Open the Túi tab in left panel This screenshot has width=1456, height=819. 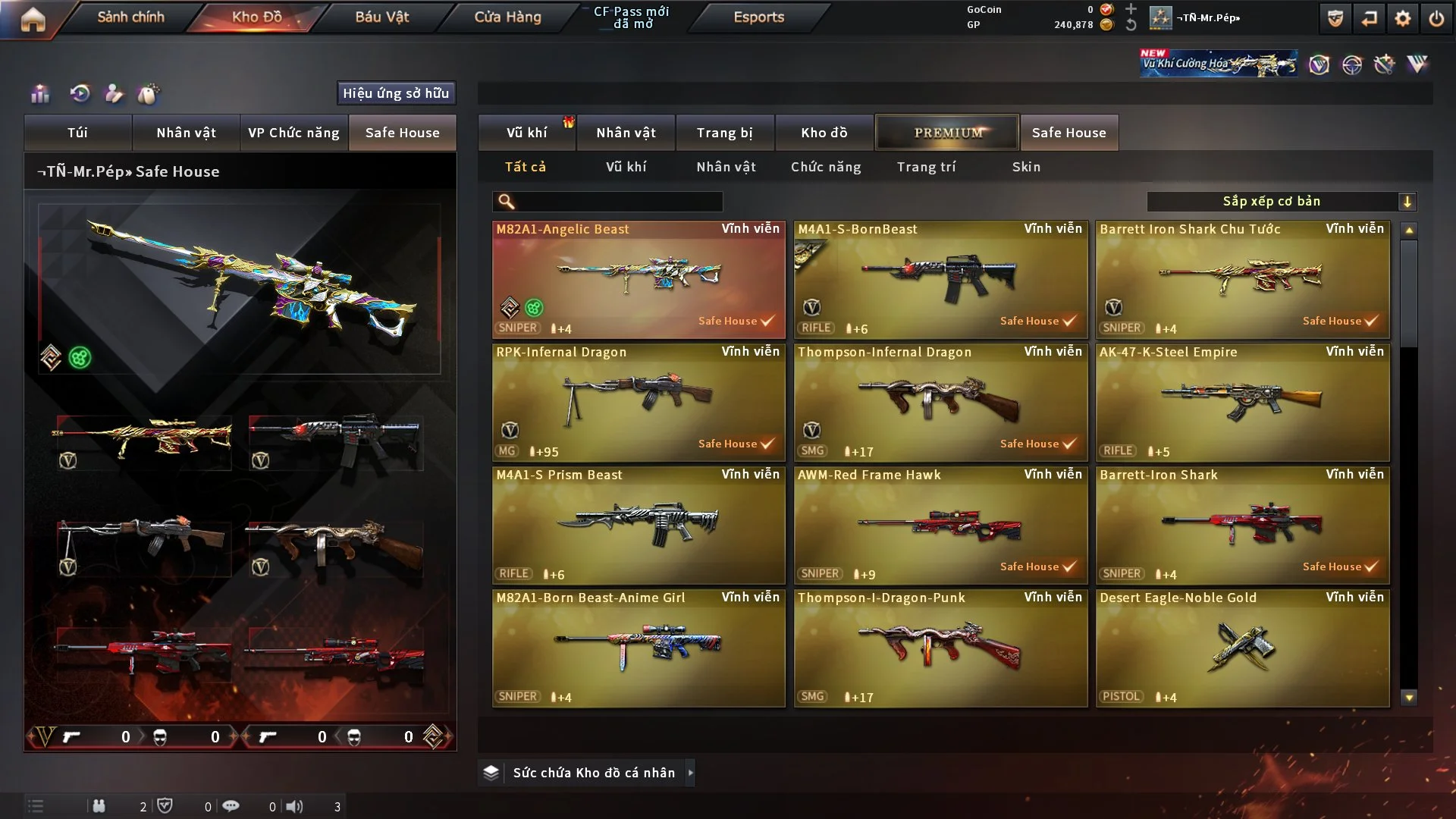point(77,133)
